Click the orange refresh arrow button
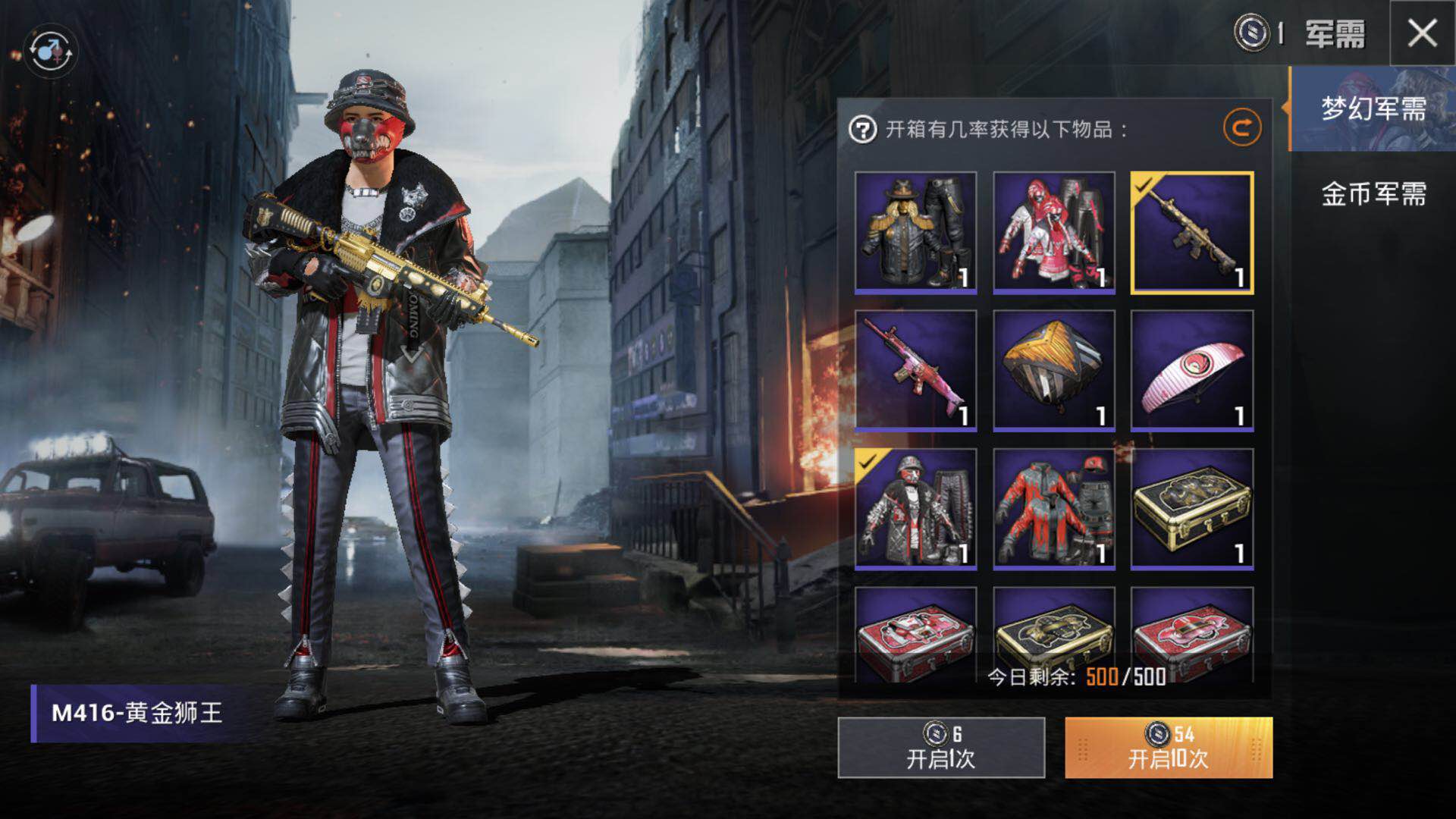Image resolution: width=1456 pixels, height=819 pixels. [1241, 128]
